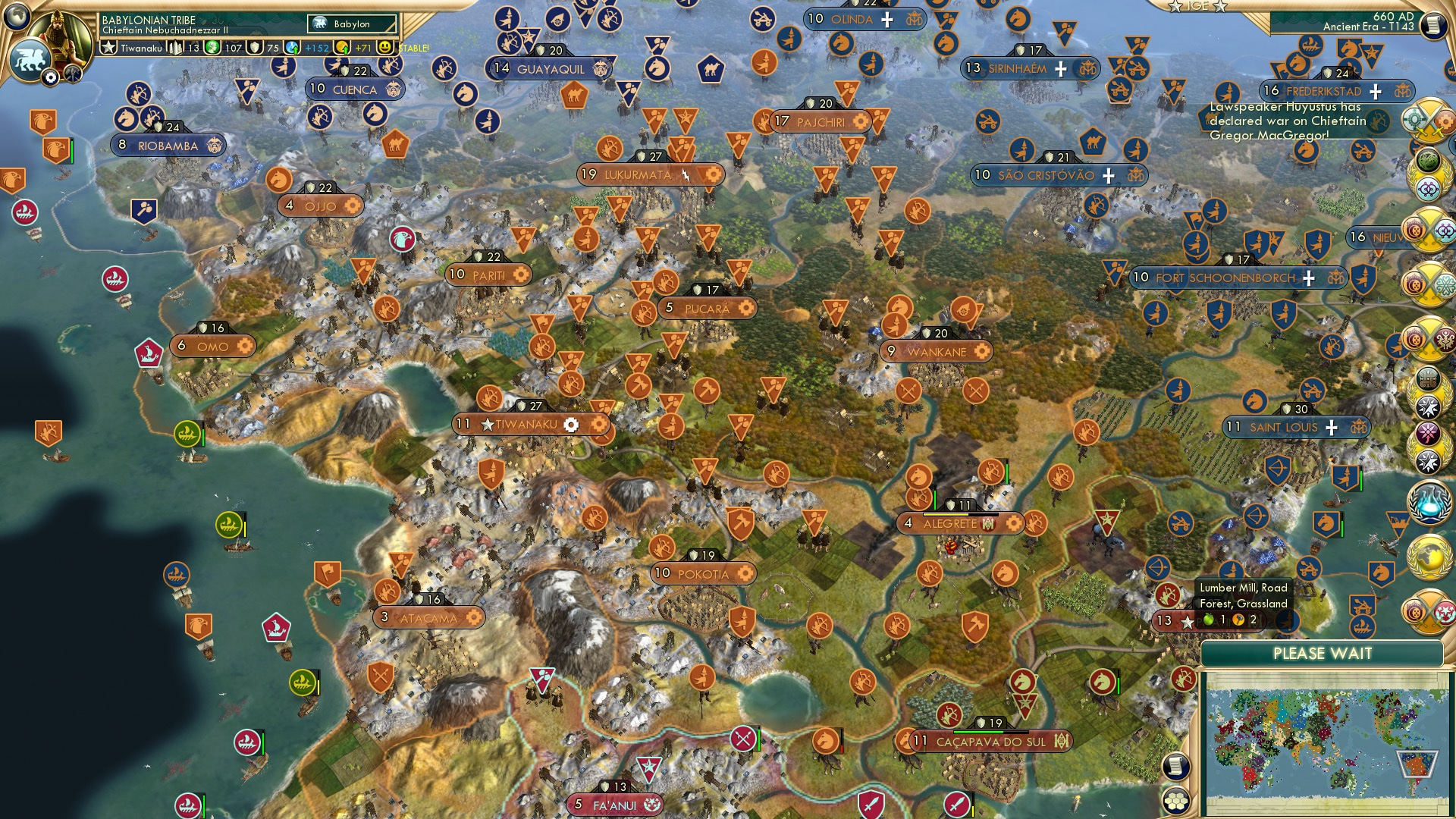The height and width of the screenshot is (819, 1456).
Task: Open the Babylon civilization dropdown in the top bar
Action: tap(350, 24)
